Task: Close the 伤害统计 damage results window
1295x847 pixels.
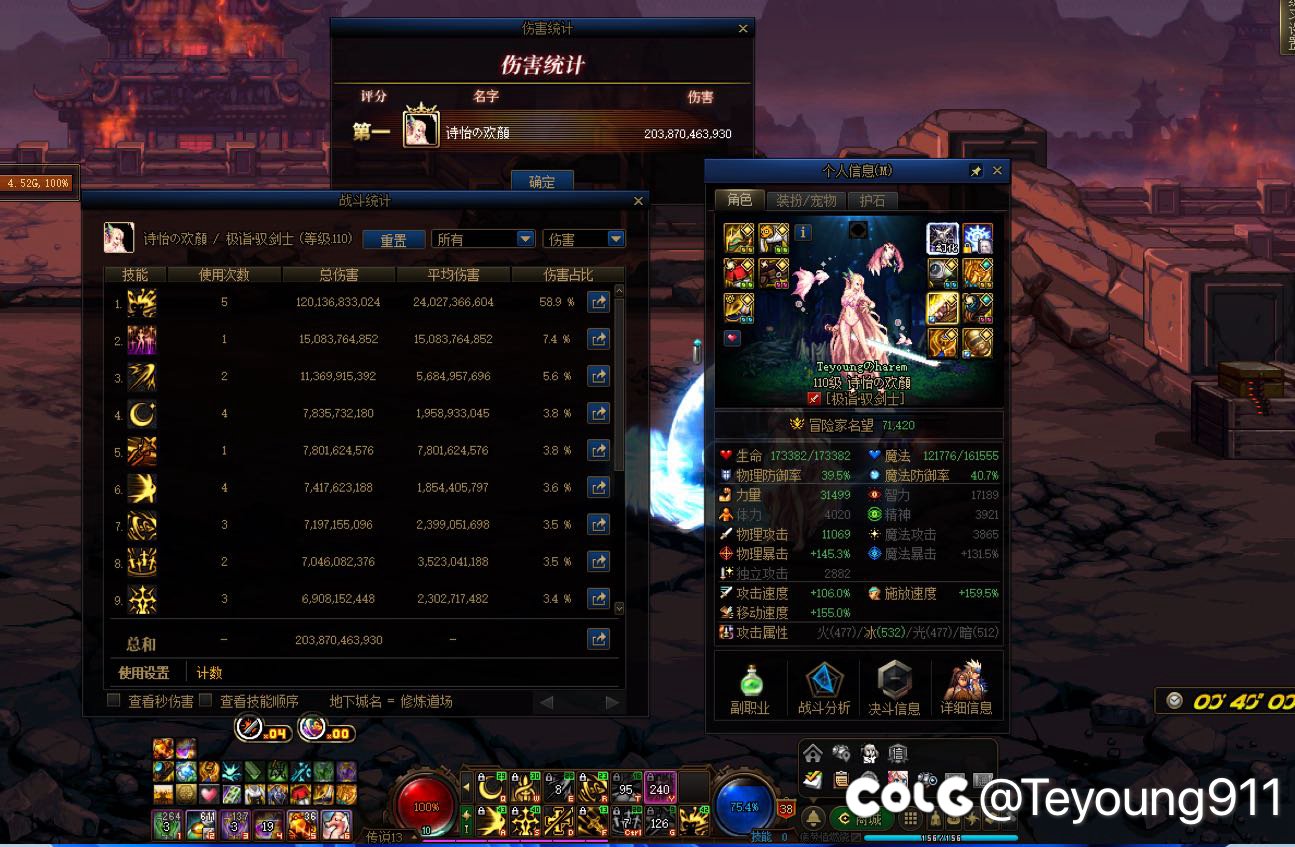Action: (742, 30)
